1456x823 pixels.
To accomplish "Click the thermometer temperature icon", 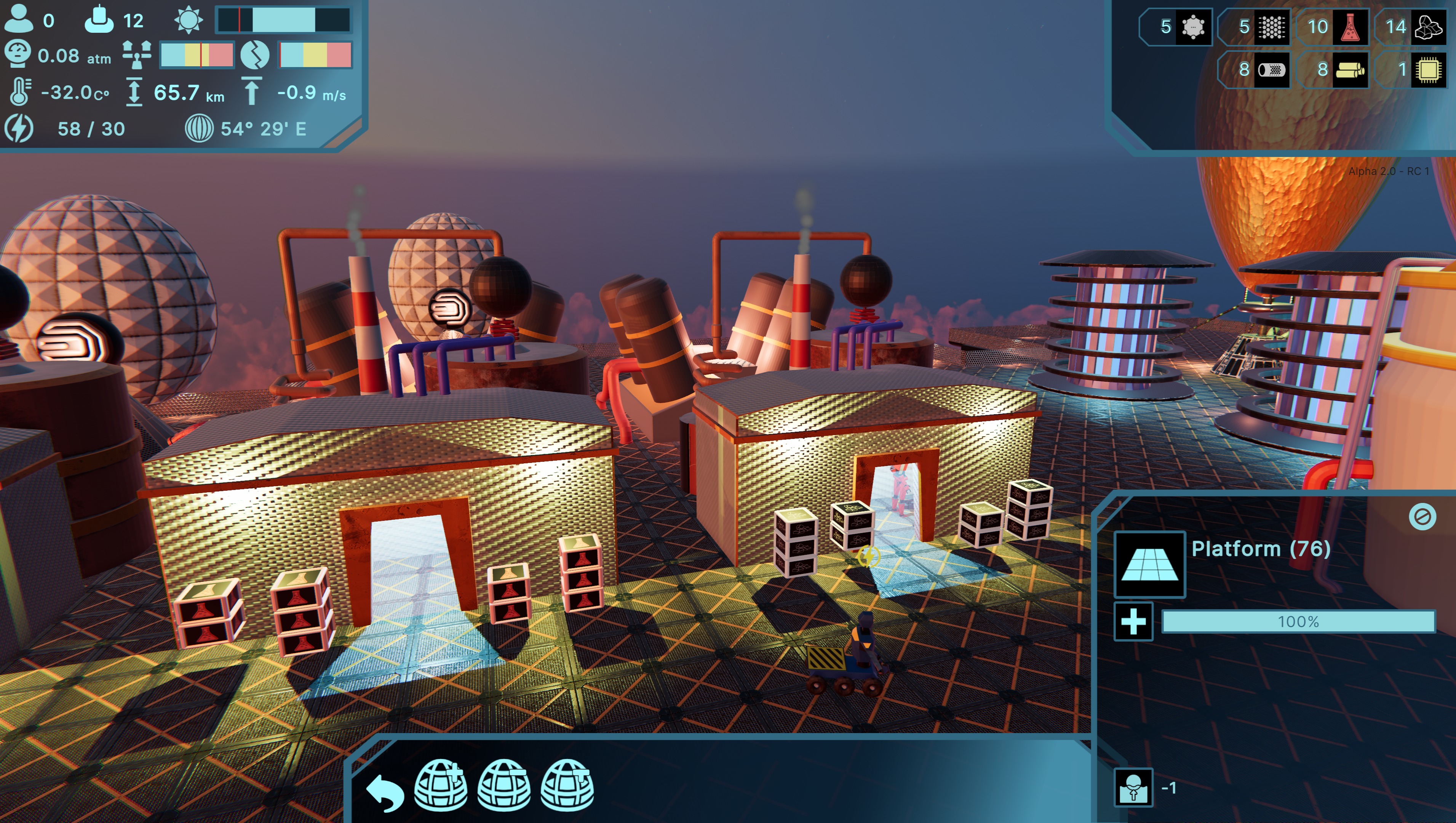I will 20,91.
